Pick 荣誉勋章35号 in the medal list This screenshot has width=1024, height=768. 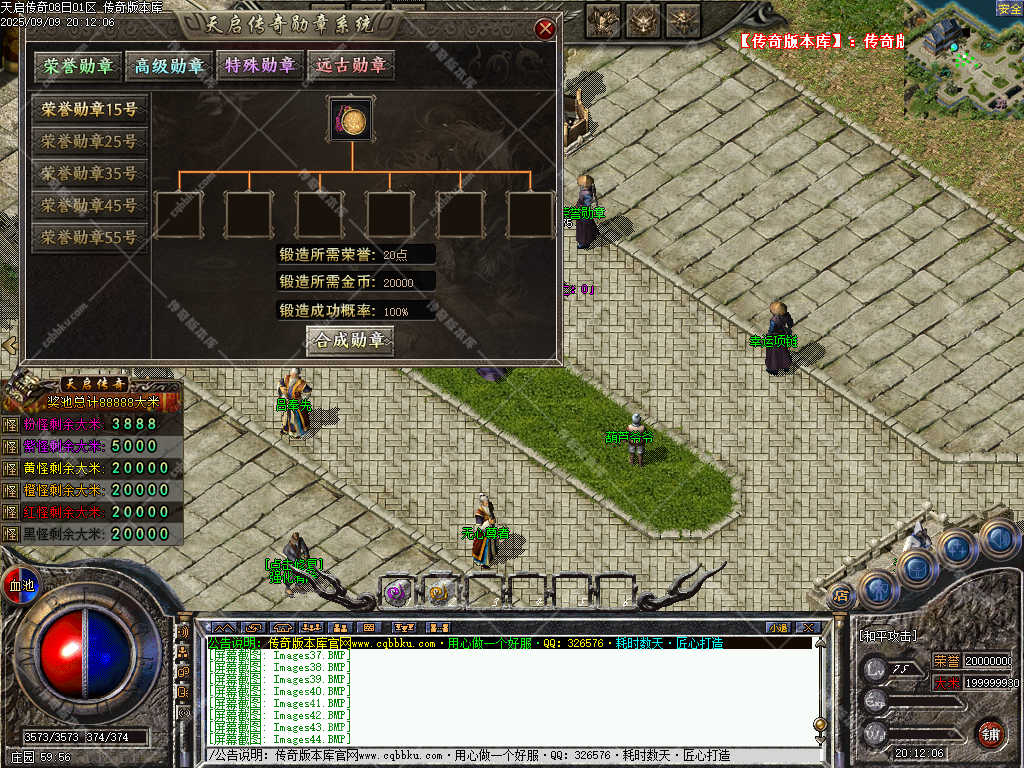[89, 174]
